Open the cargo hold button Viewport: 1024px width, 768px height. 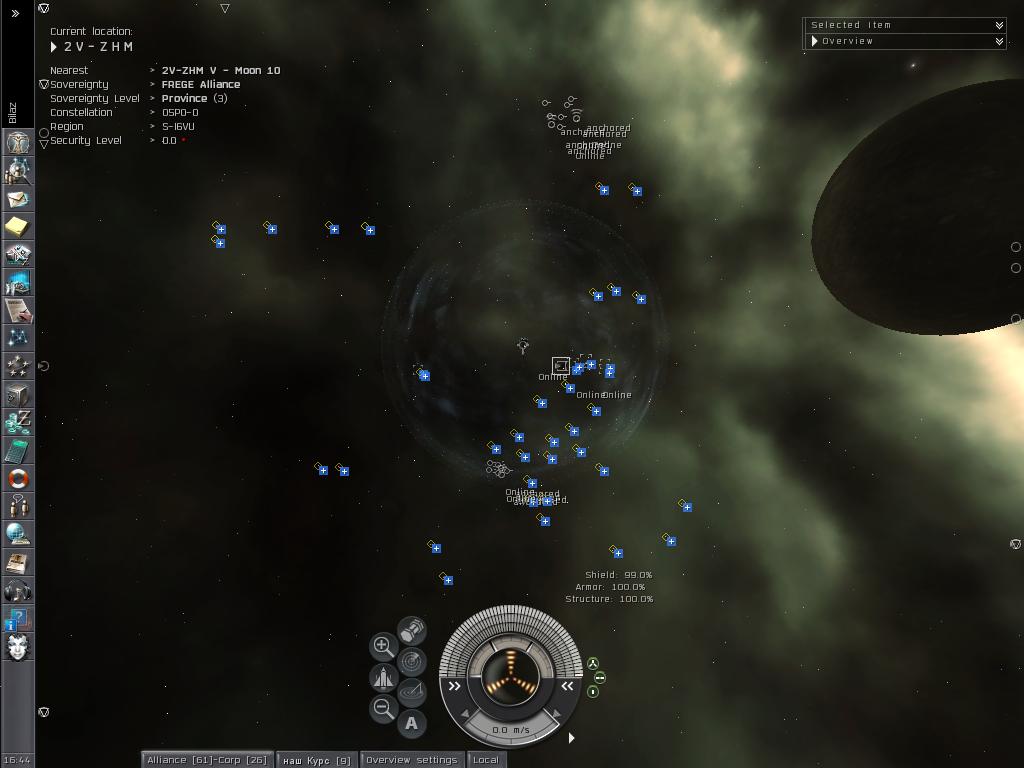(411, 630)
